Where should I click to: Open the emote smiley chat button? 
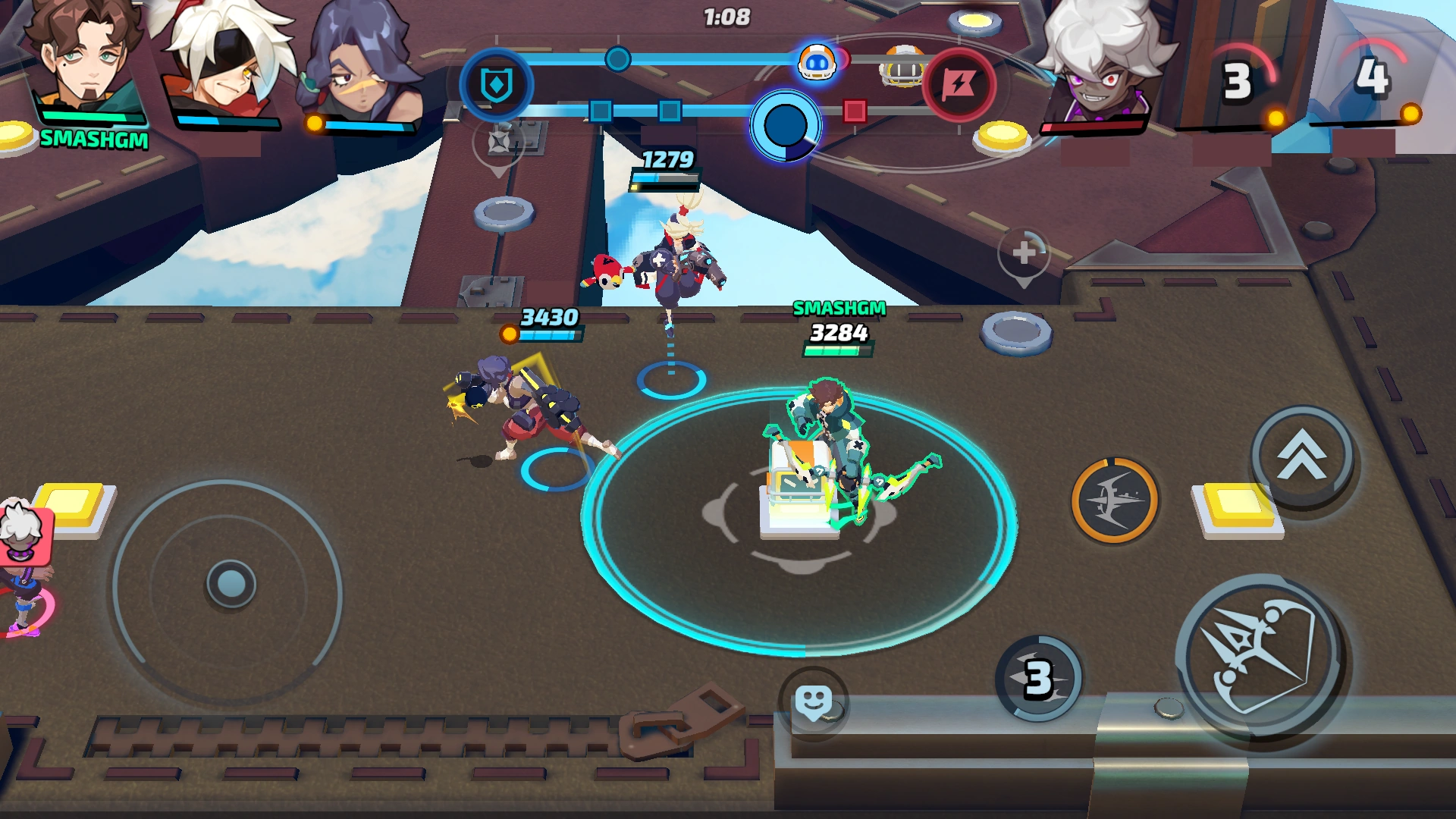point(813,703)
